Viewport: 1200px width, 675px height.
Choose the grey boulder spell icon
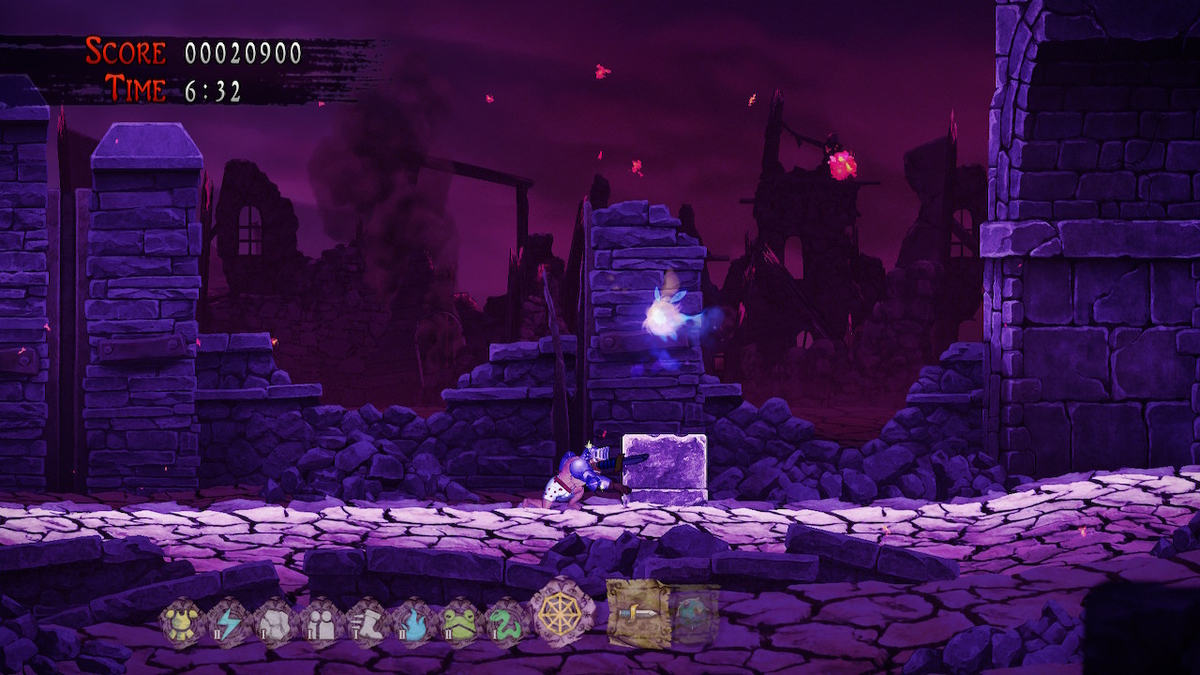pos(273,621)
